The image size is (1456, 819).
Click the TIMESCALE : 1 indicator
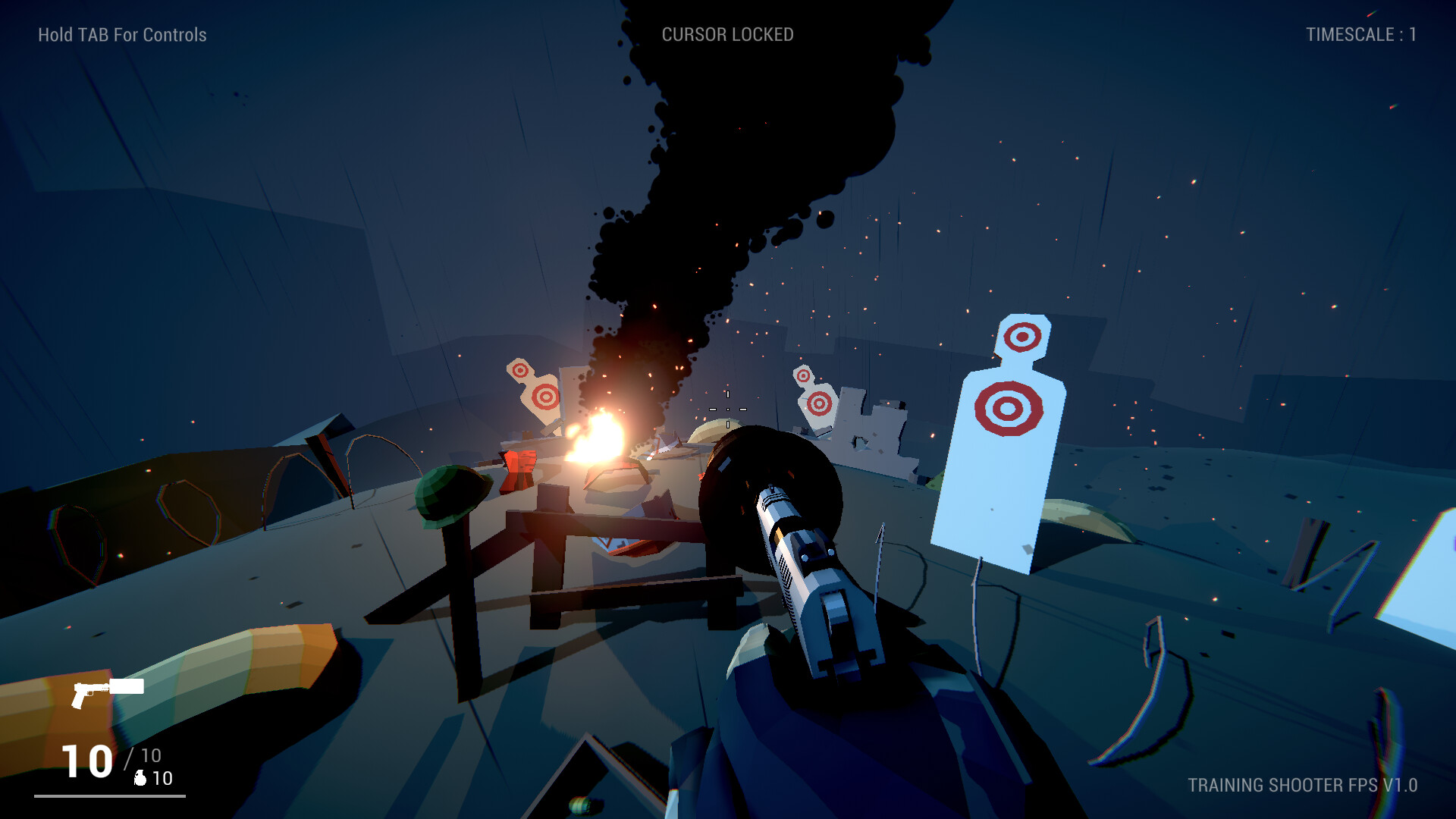[1360, 33]
